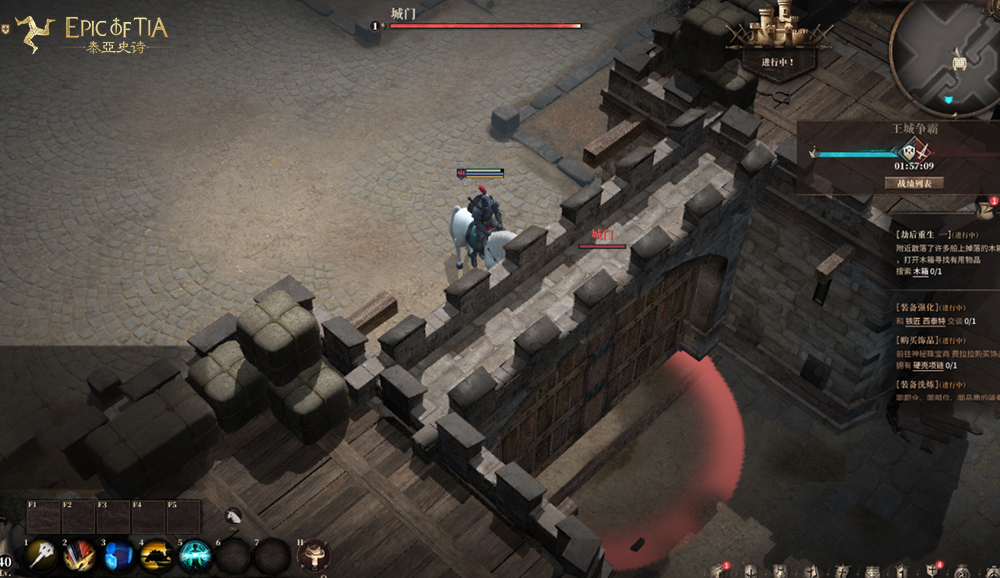
Task: Open the 战绩列表 battle record list
Action: [x=914, y=183]
